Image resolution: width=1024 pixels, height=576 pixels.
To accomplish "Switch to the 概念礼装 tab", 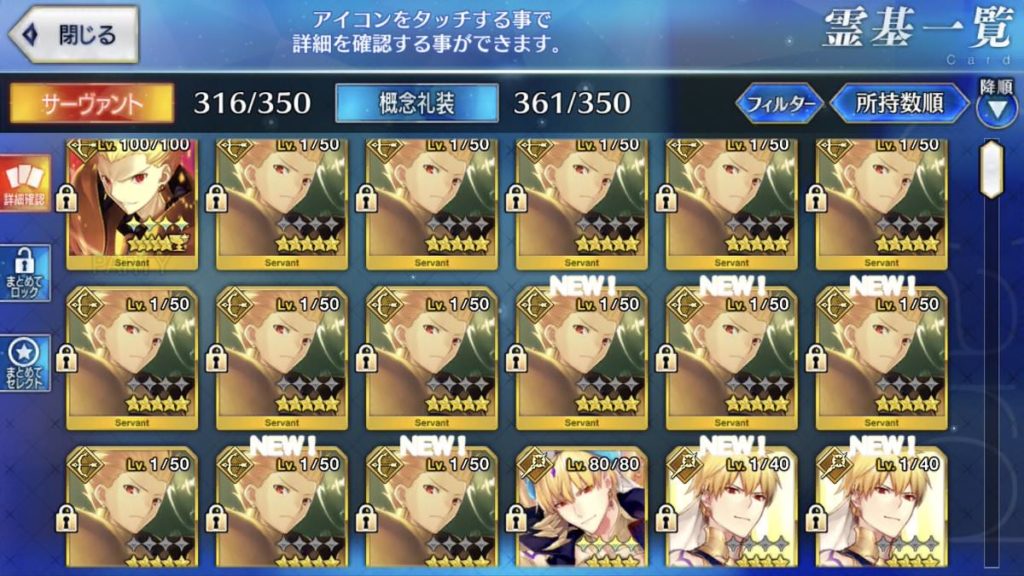I will click(x=417, y=103).
